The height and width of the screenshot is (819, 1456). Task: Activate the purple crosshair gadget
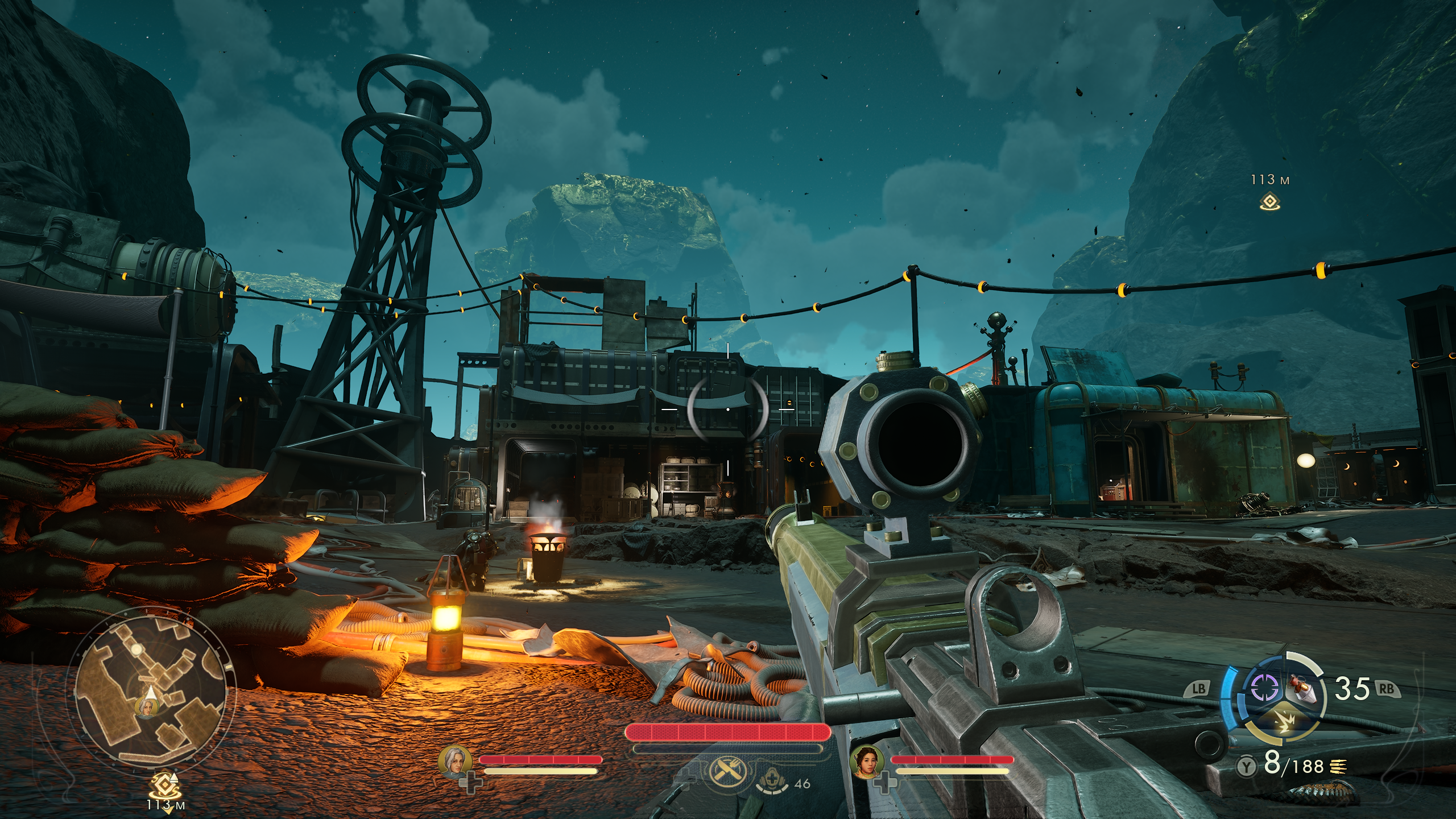(x=1264, y=688)
